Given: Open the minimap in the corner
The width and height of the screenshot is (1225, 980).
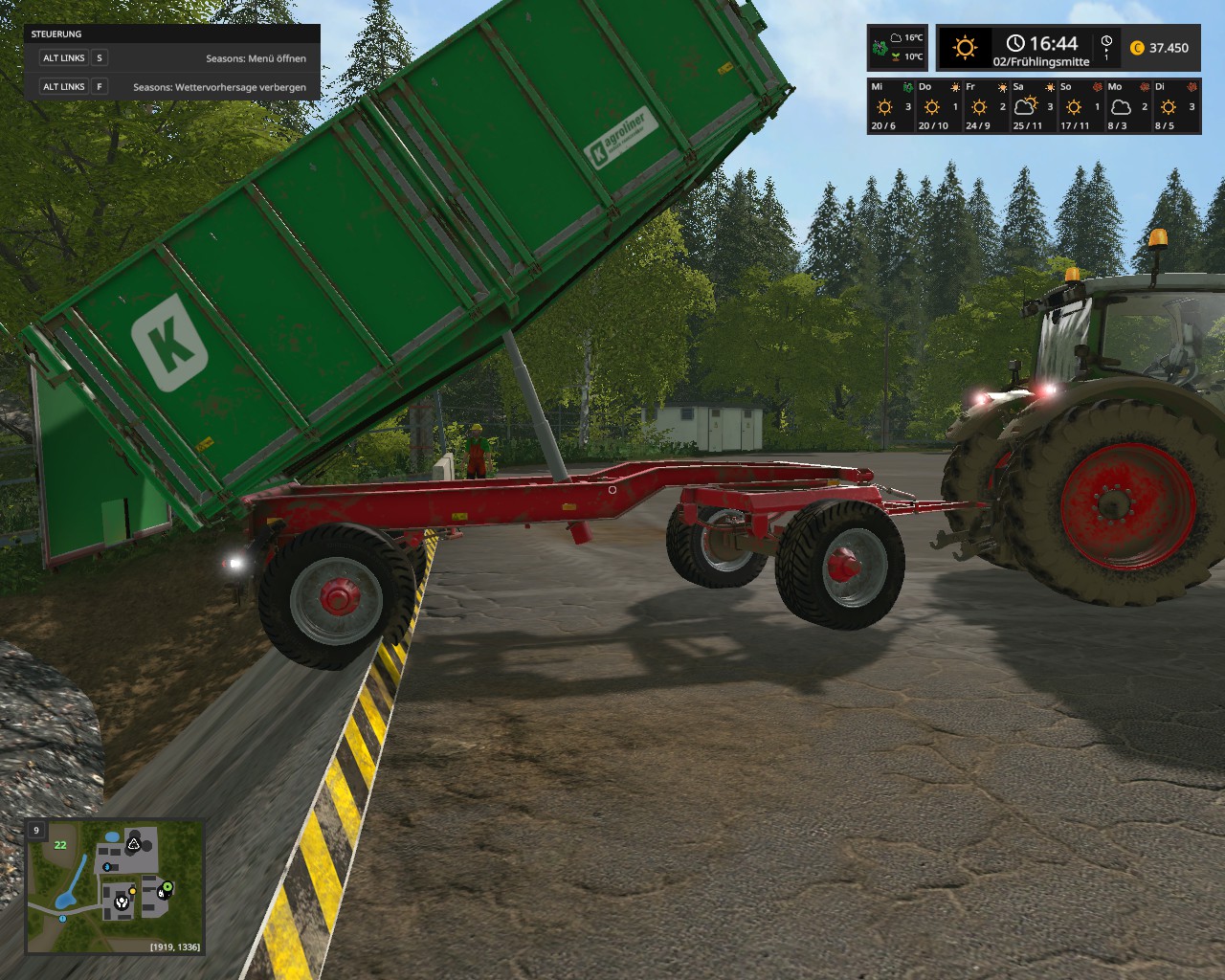Looking at the screenshot, I should click(x=115, y=887).
